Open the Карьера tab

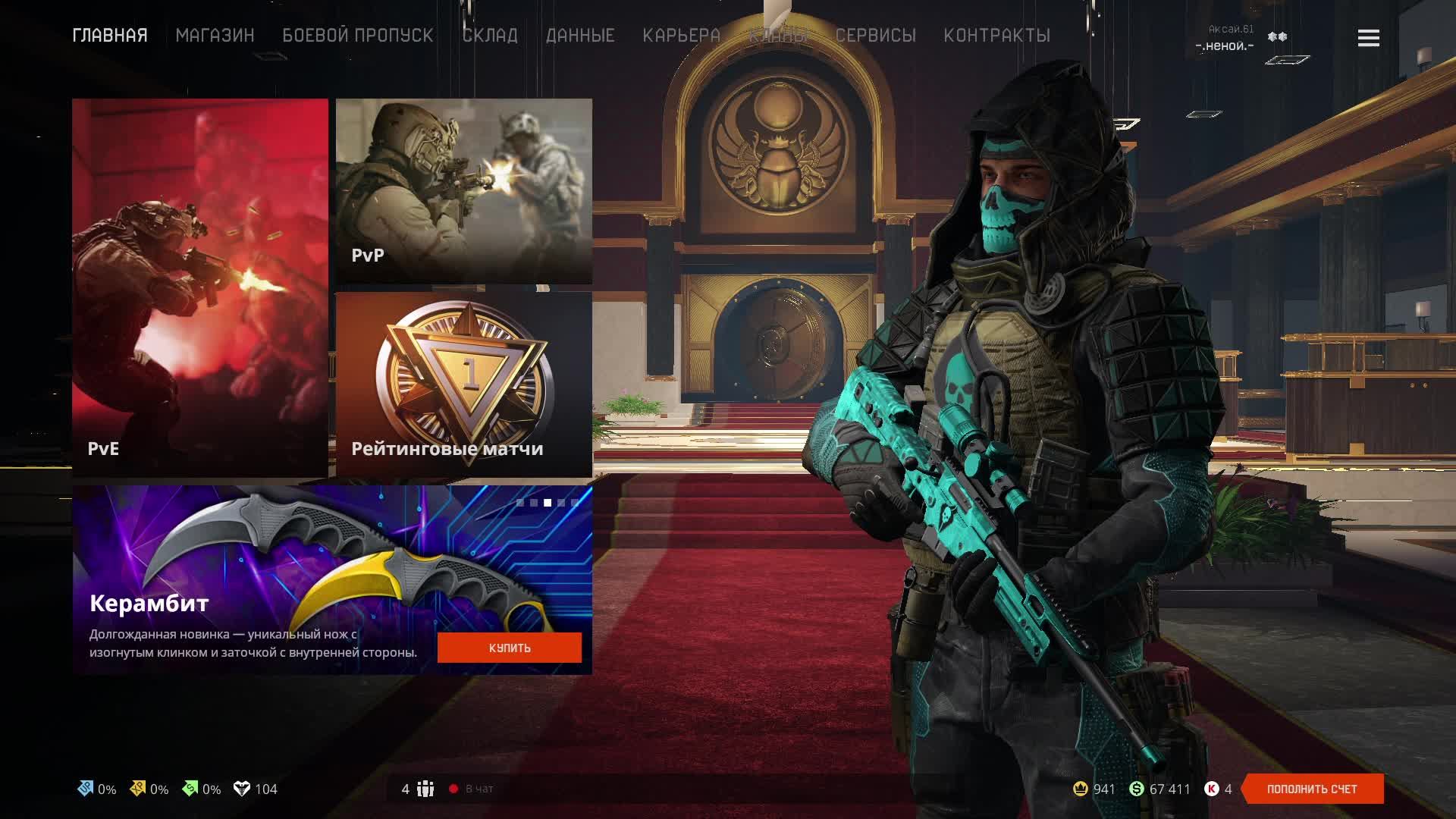[681, 36]
